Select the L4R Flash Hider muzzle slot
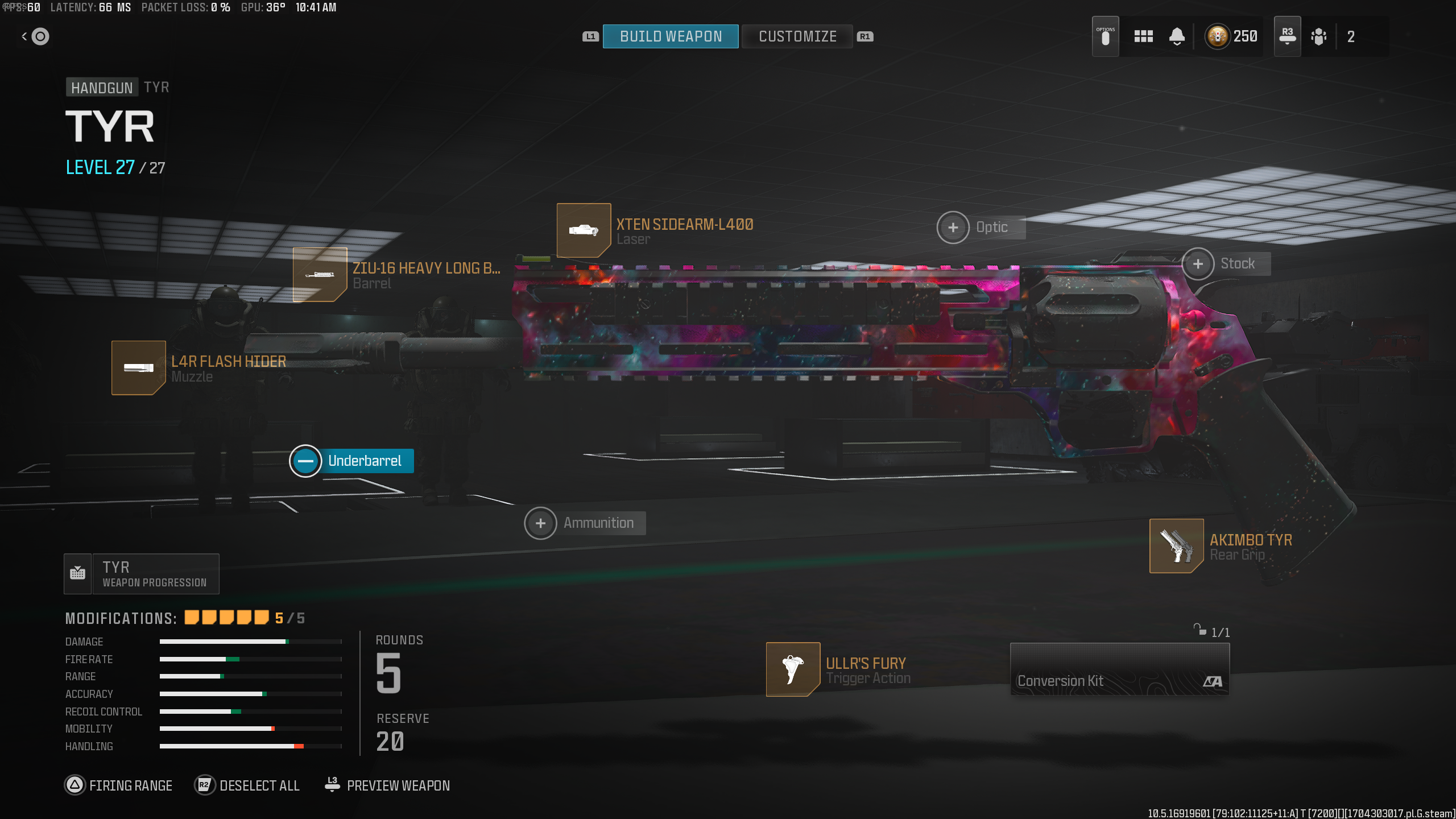The image size is (1456, 819). [139, 368]
